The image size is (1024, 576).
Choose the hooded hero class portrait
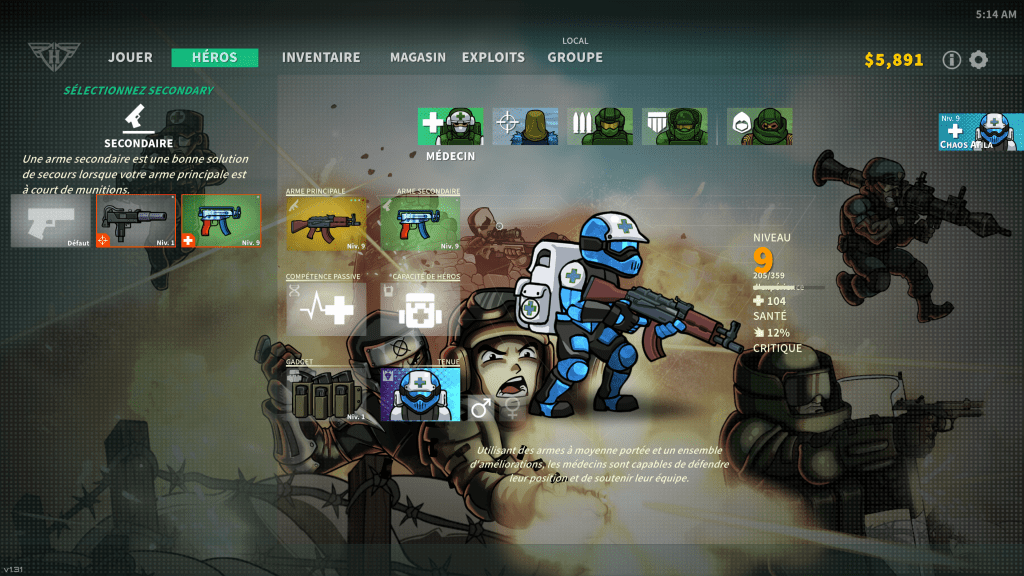[x=759, y=127]
